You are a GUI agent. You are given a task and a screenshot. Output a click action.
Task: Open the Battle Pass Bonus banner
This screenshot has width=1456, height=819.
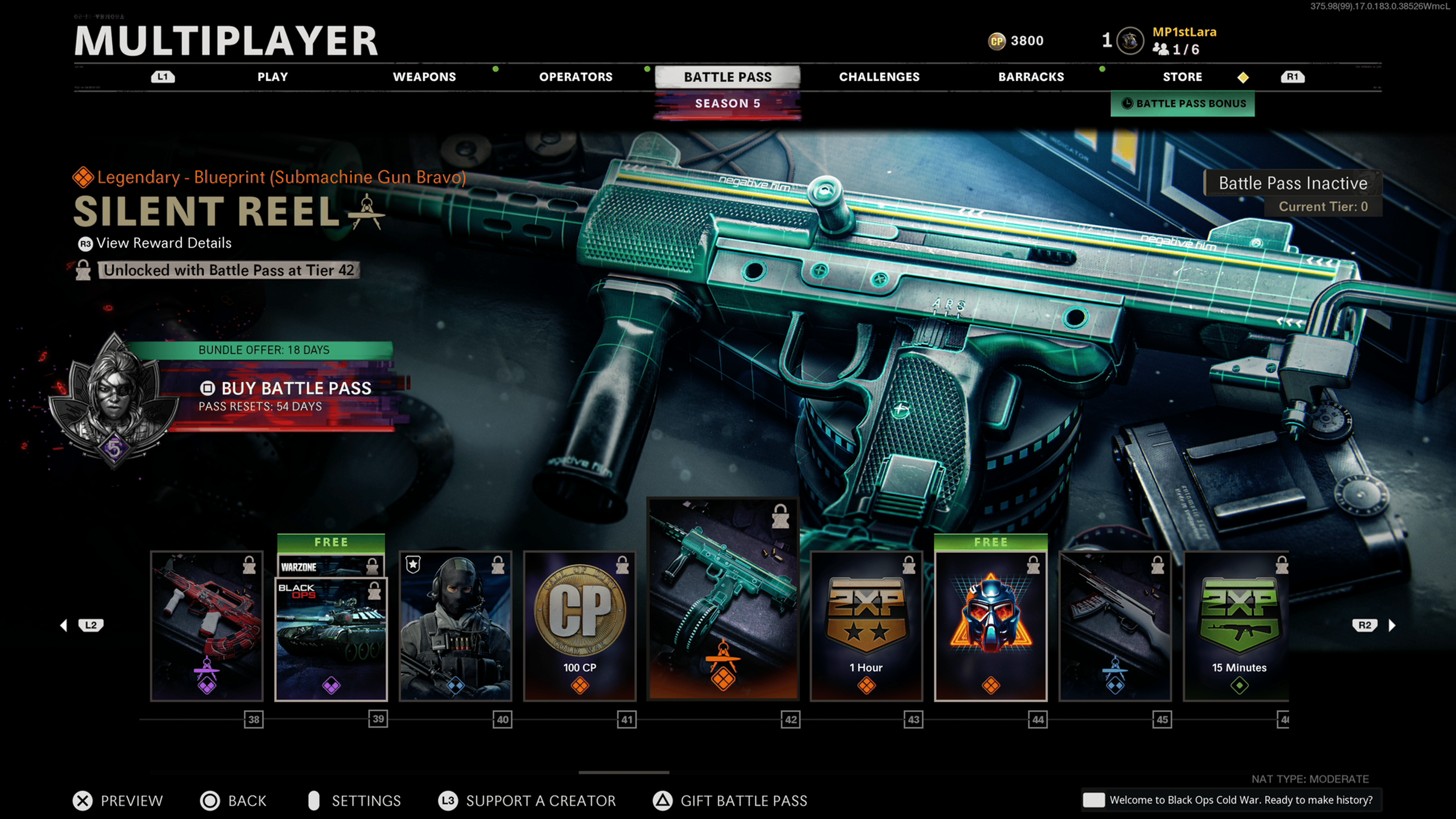pyautogui.click(x=1183, y=104)
